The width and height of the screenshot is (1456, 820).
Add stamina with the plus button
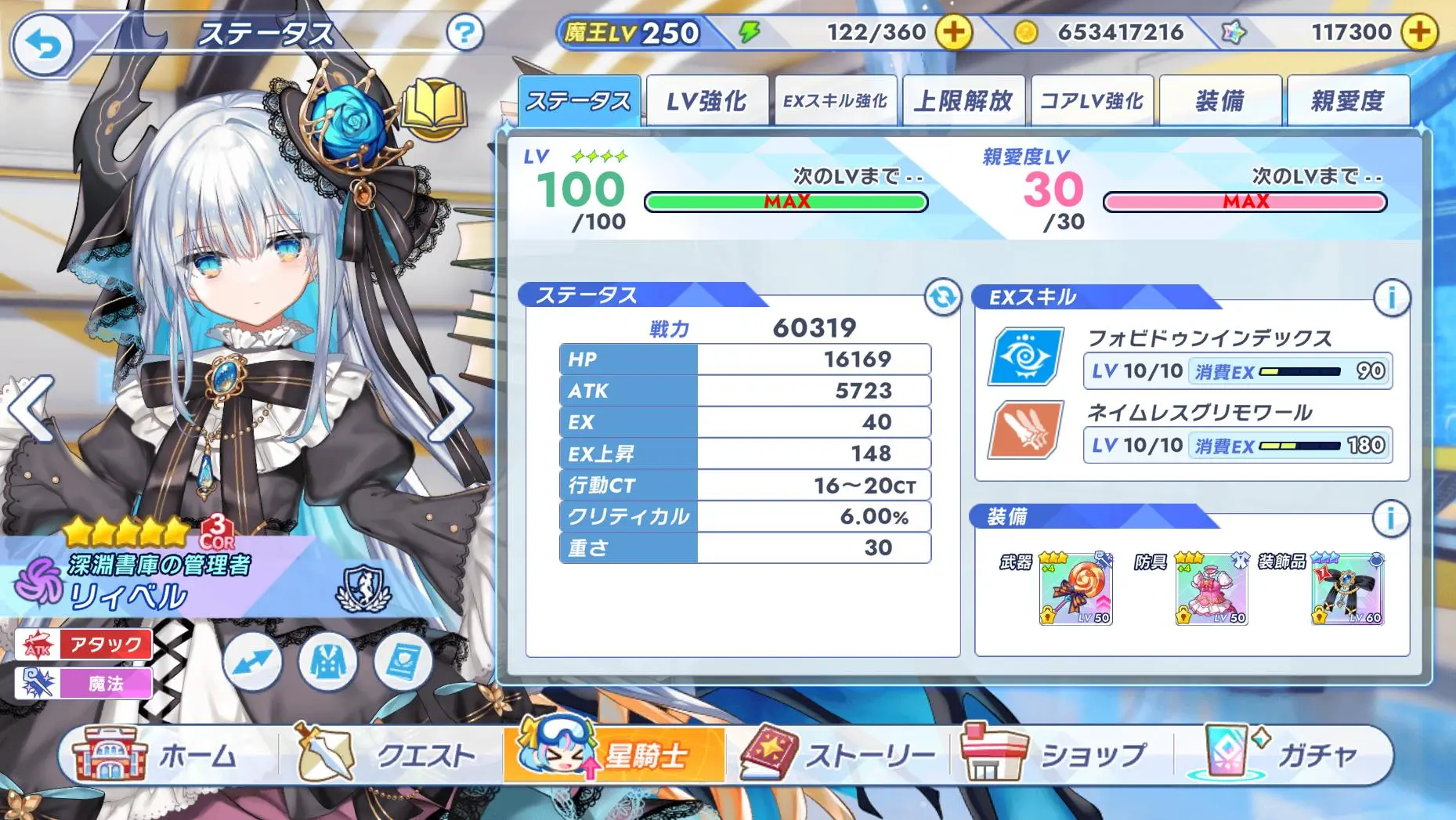click(953, 32)
